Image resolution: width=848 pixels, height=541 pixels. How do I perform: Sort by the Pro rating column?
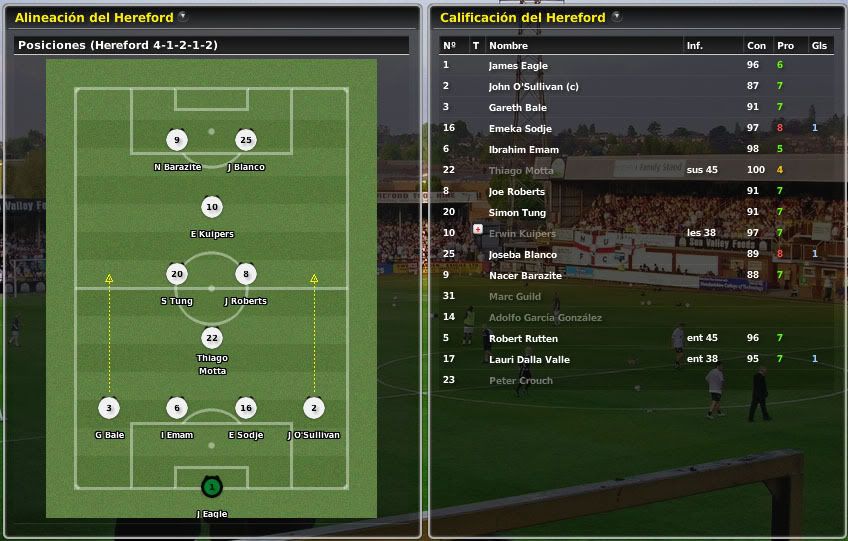point(785,46)
